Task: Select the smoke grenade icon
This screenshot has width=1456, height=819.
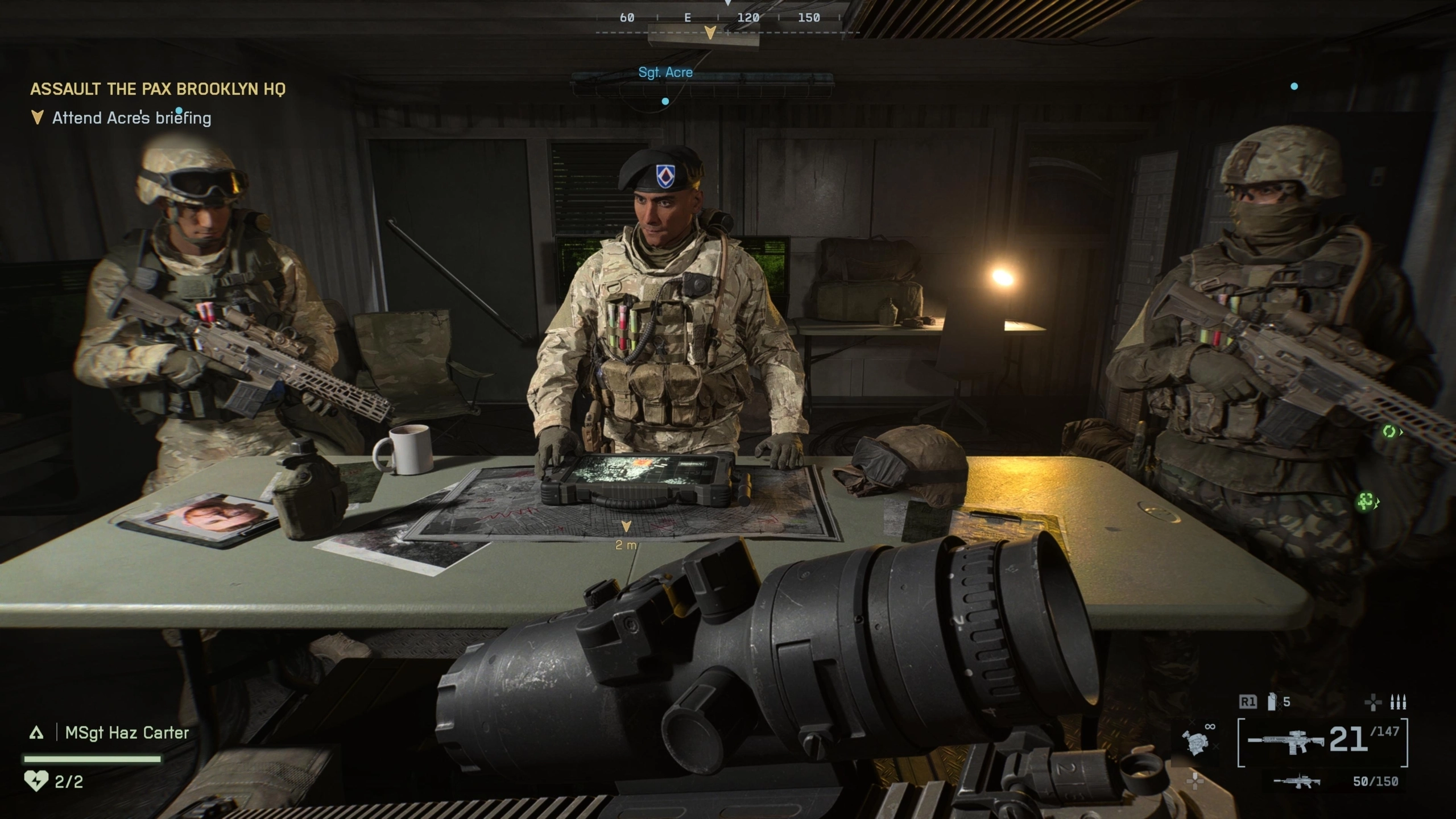Action: point(1272,702)
